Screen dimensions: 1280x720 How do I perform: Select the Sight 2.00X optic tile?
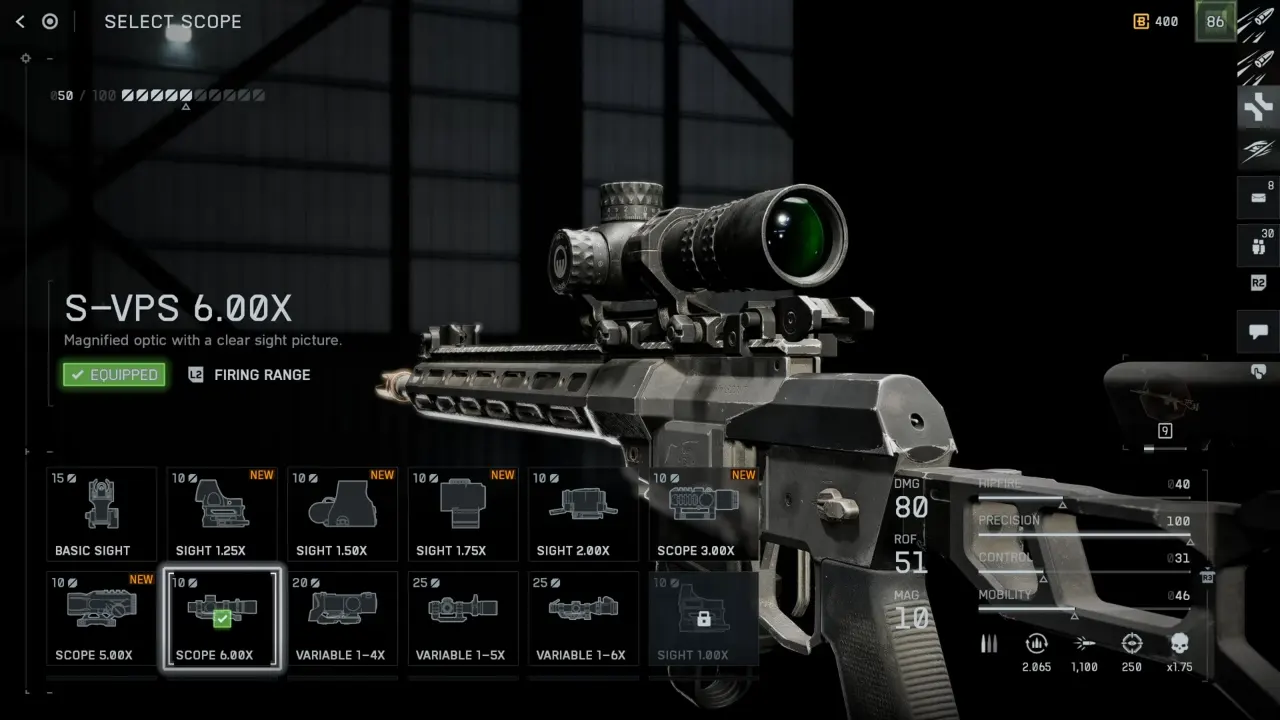point(583,514)
